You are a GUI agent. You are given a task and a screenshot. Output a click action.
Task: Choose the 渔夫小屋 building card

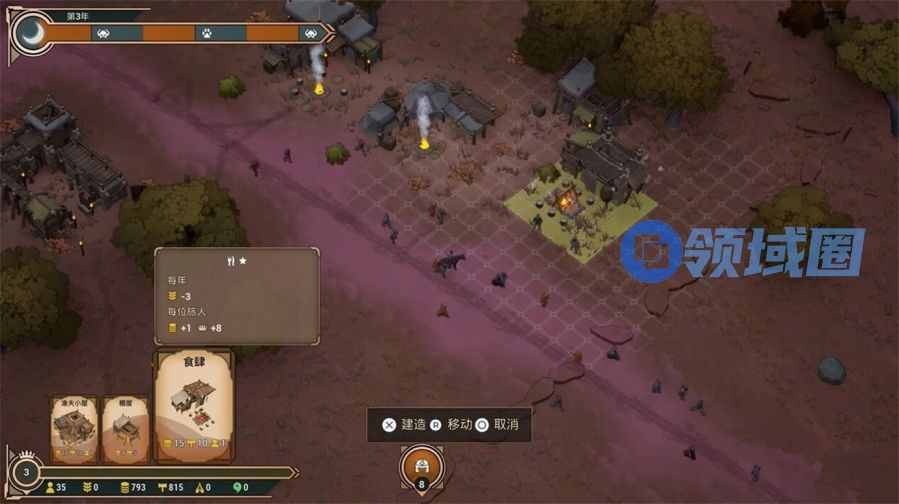coord(75,429)
